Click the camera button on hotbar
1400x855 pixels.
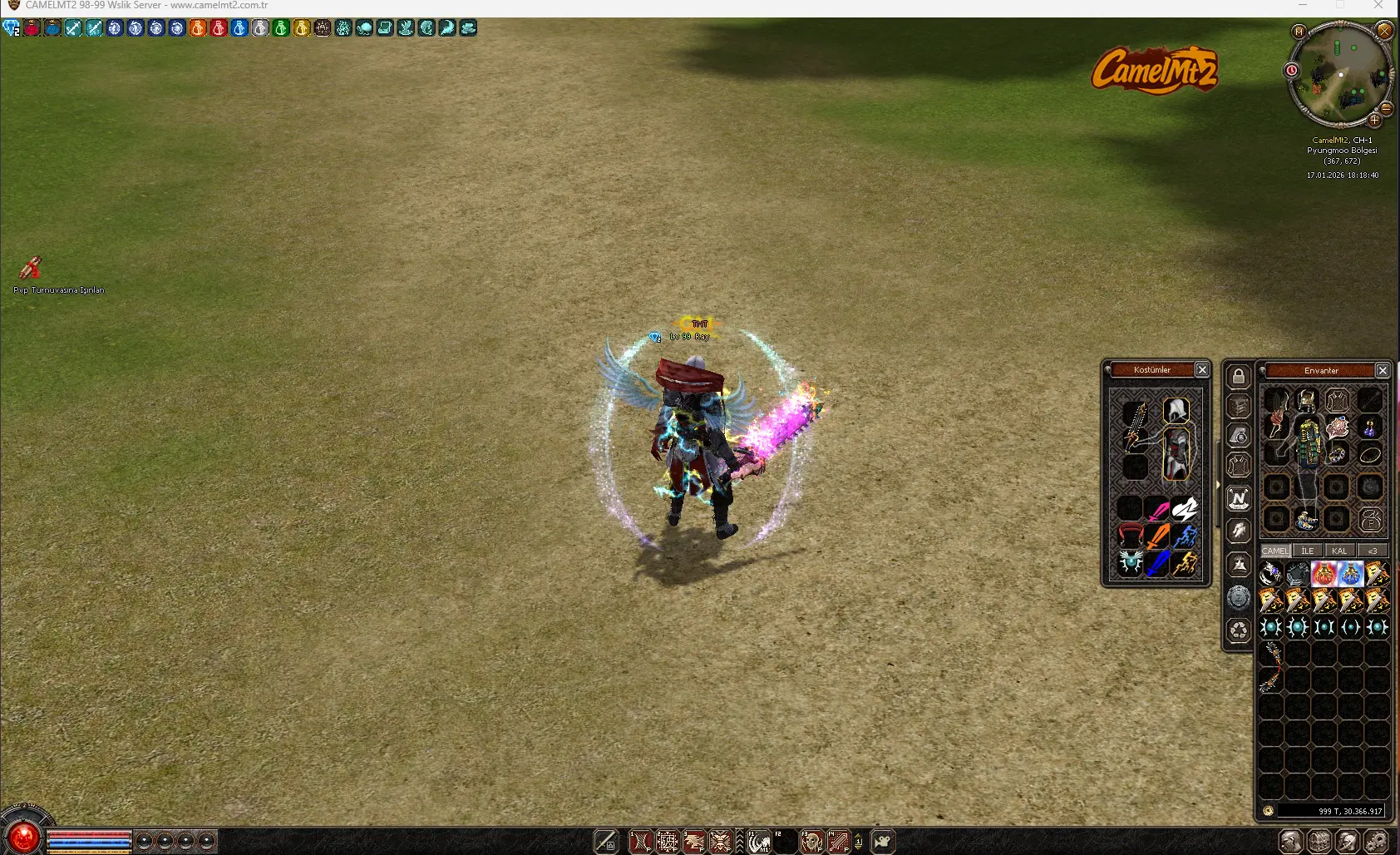point(882,842)
